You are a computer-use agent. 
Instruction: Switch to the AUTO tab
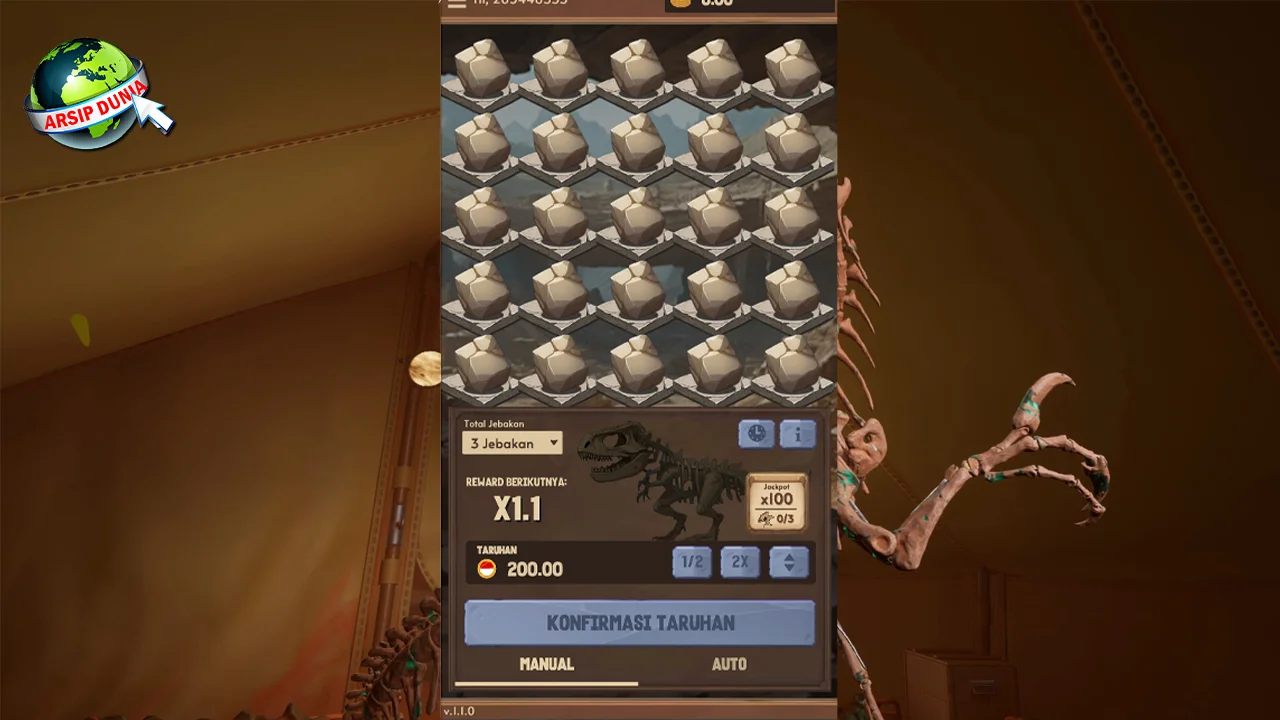pyautogui.click(x=729, y=664)
